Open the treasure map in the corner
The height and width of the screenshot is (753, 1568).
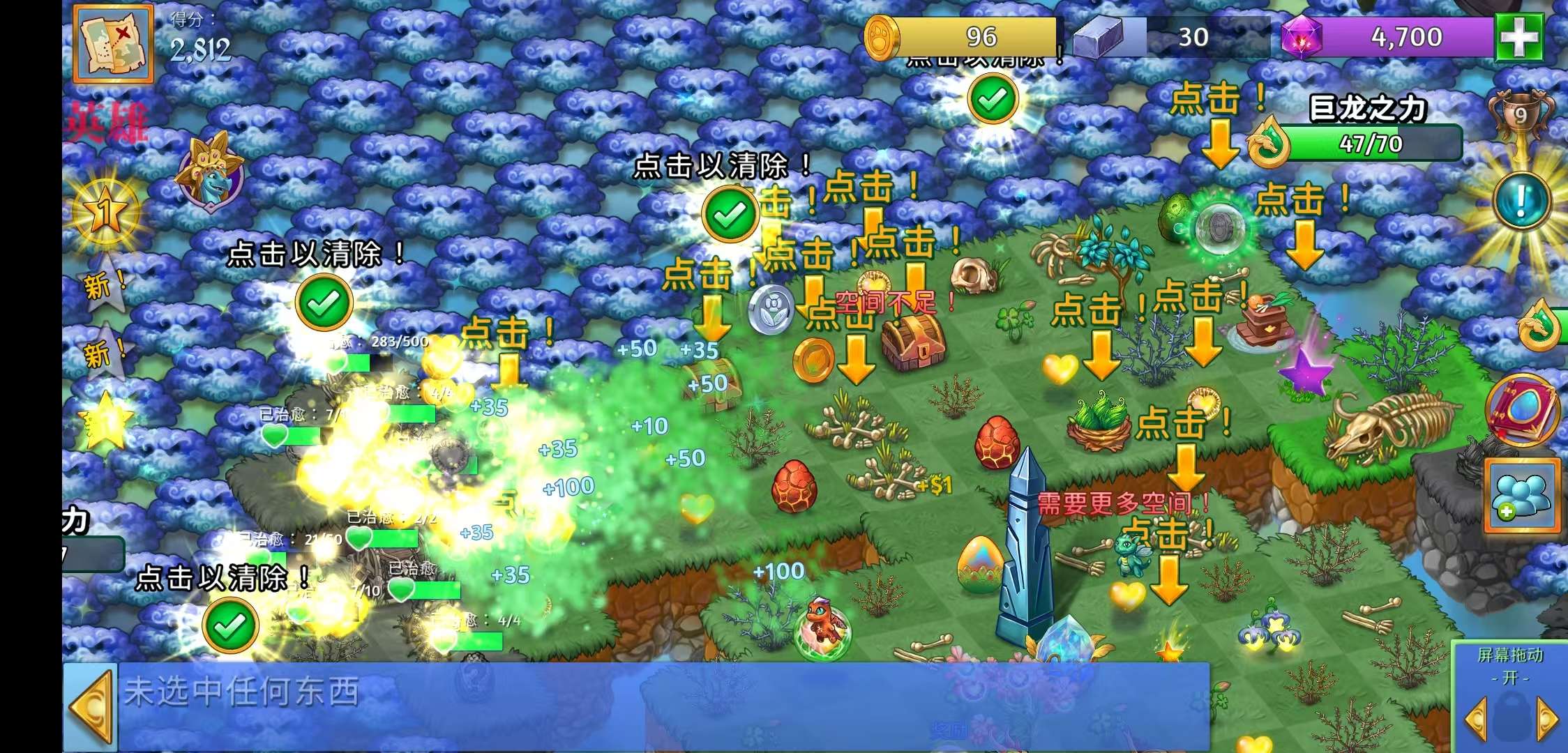point(113,43)
